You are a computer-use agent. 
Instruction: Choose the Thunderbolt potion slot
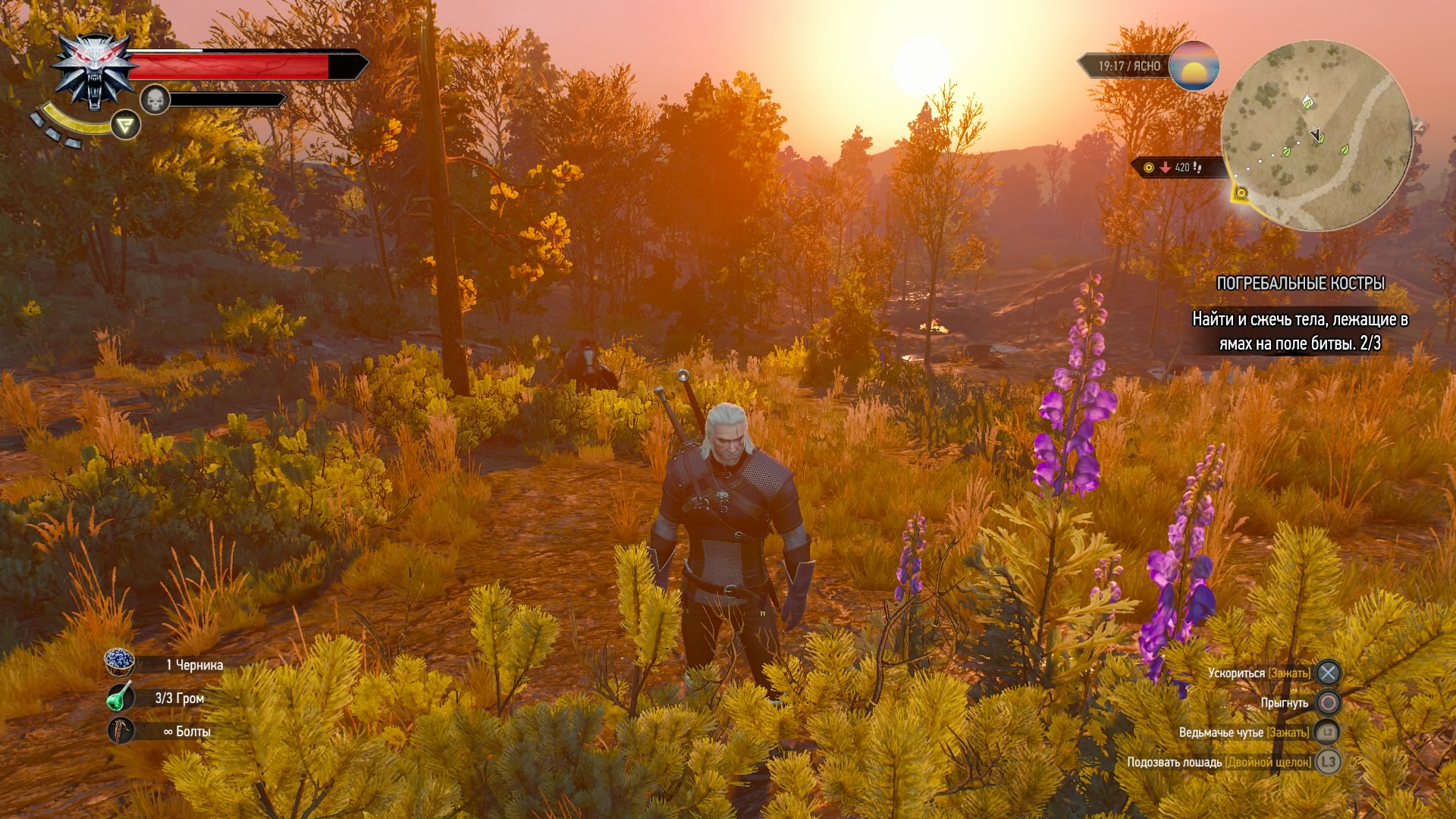119,697
